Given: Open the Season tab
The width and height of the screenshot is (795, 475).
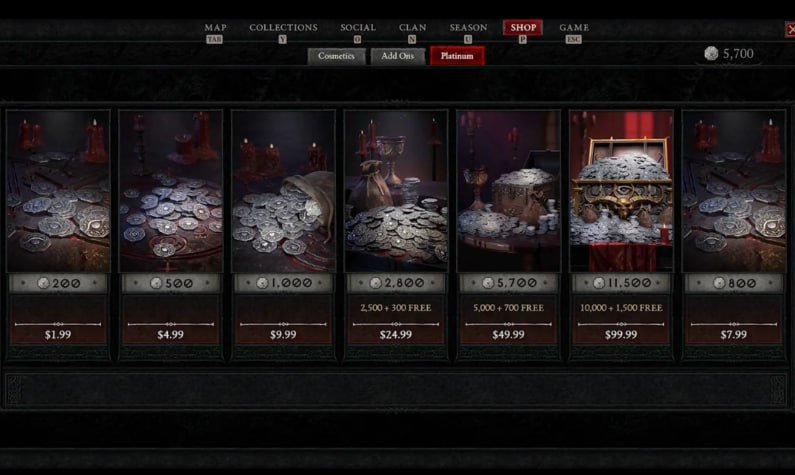Looking at the screenshot, I should point(468,28).
